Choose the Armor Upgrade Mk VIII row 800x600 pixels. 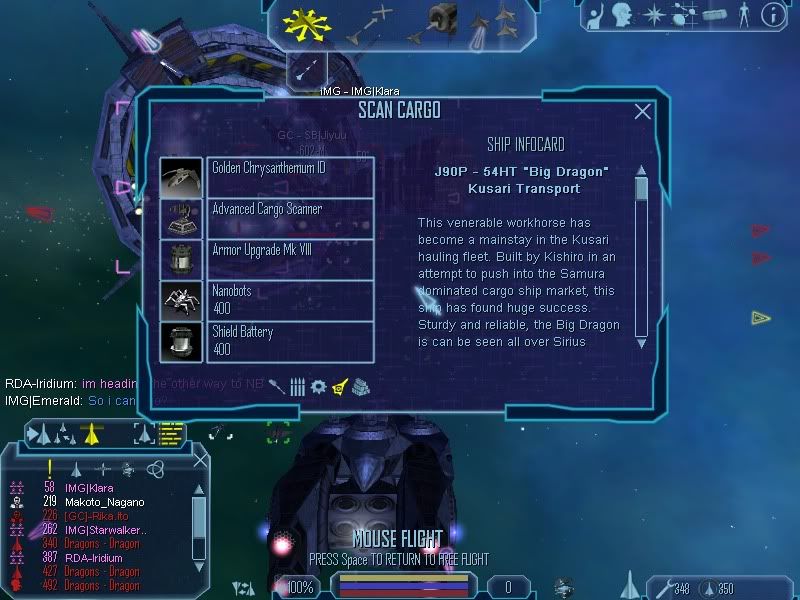tap(290, 259)
